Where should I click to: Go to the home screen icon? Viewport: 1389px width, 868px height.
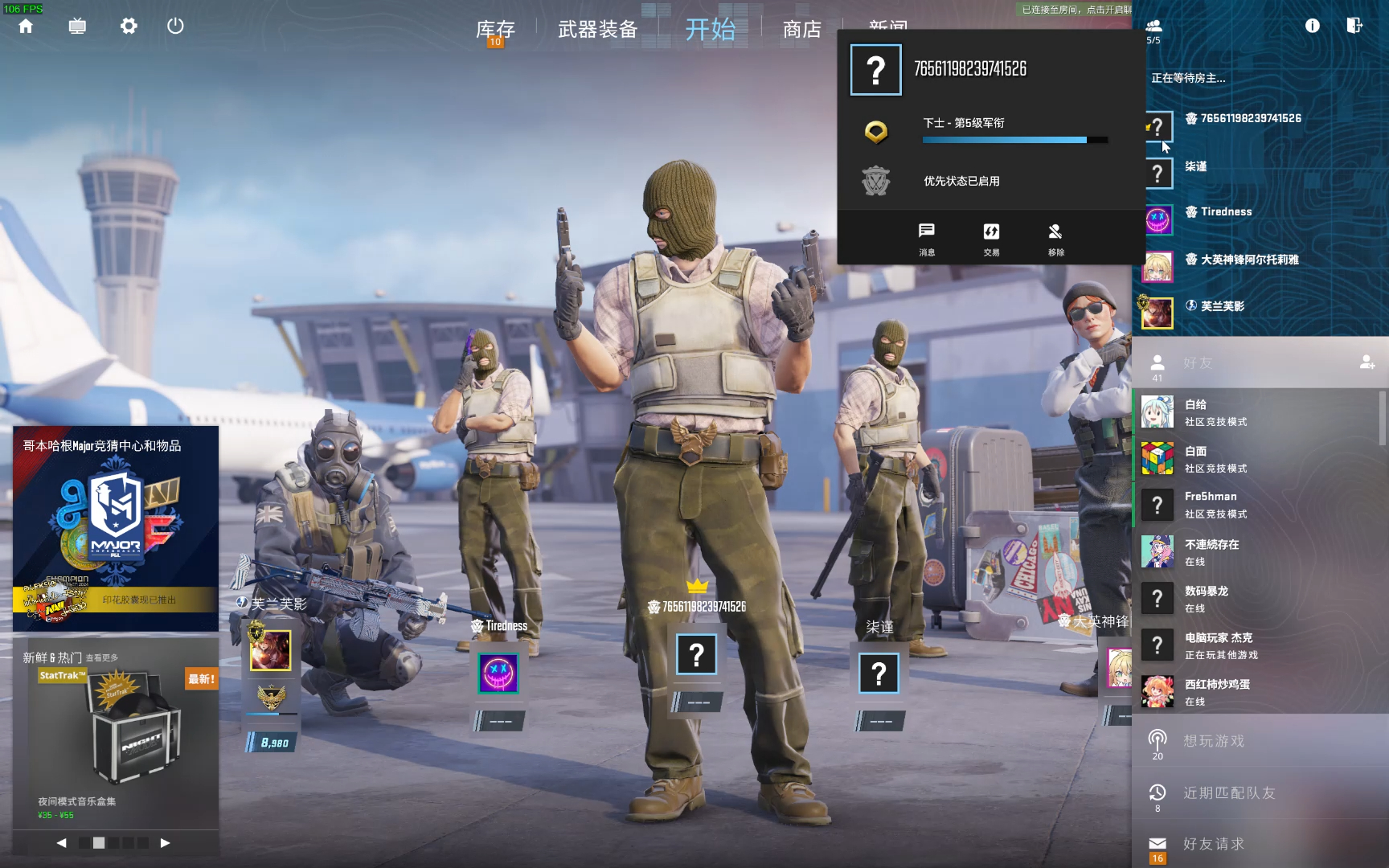(26, 27)
